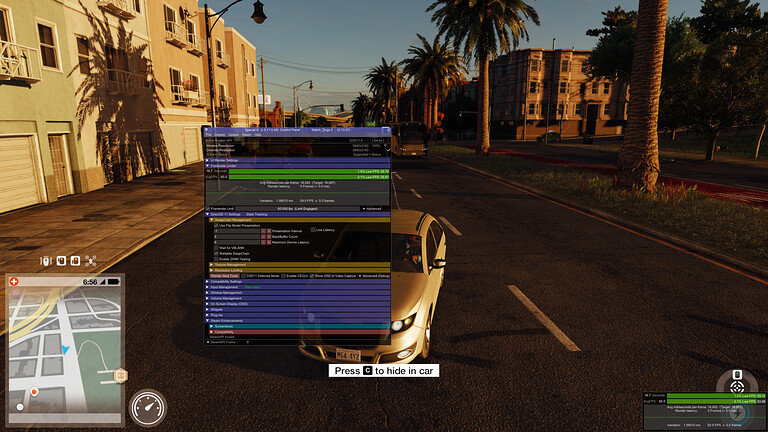Open the File menu in Special K
Viewport: 768px width, 432px height.
(x=209, y=135)
